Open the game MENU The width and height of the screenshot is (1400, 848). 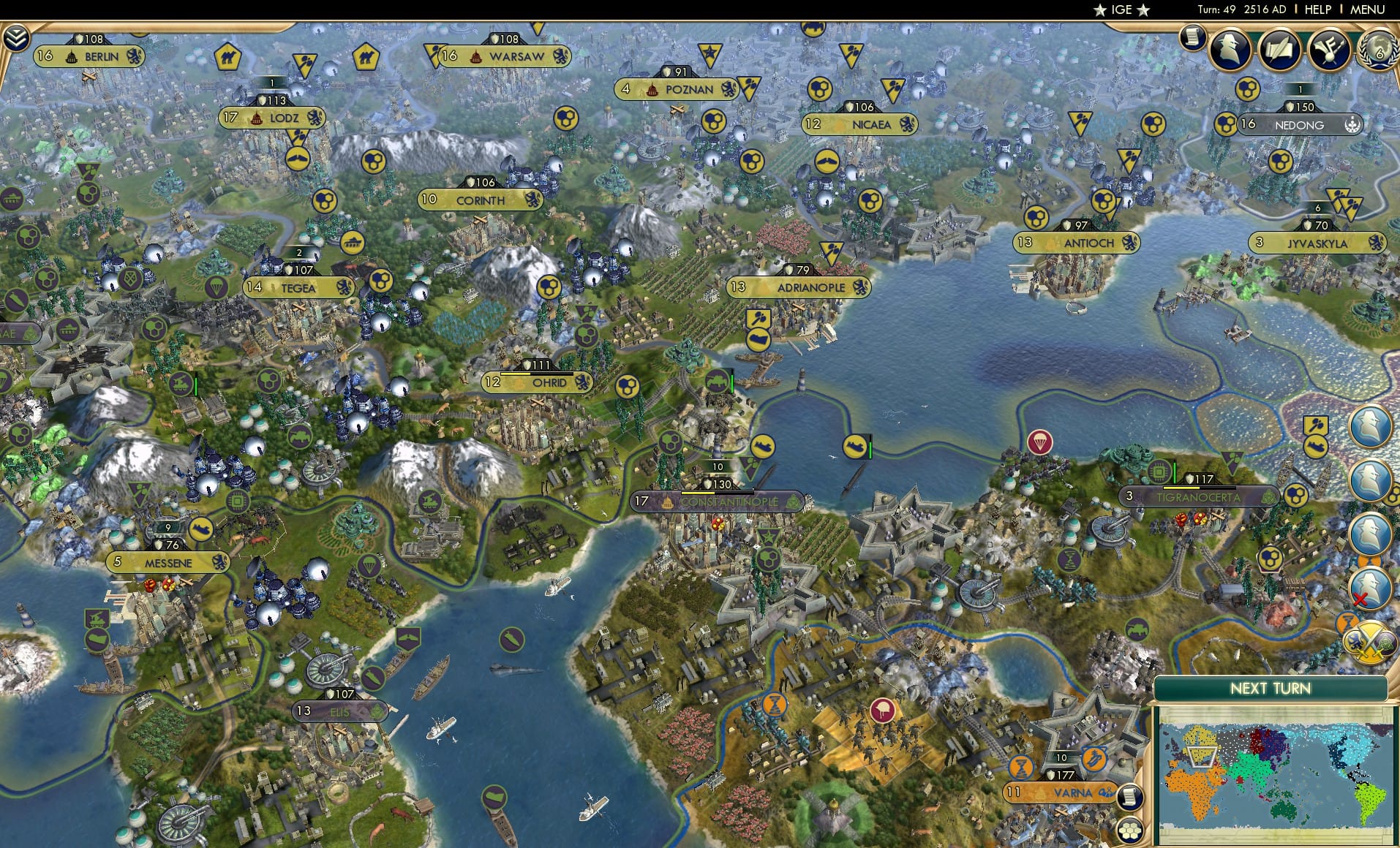tap(1366, 10)
